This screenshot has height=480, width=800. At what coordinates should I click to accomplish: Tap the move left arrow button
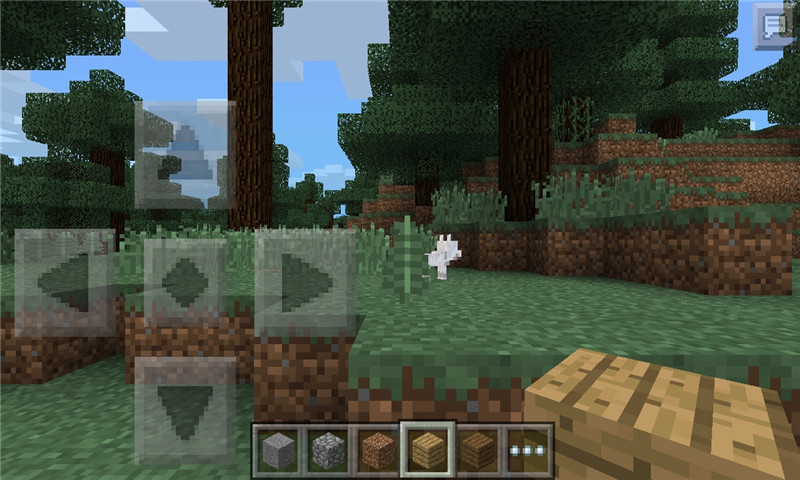(x=65, y=281)
